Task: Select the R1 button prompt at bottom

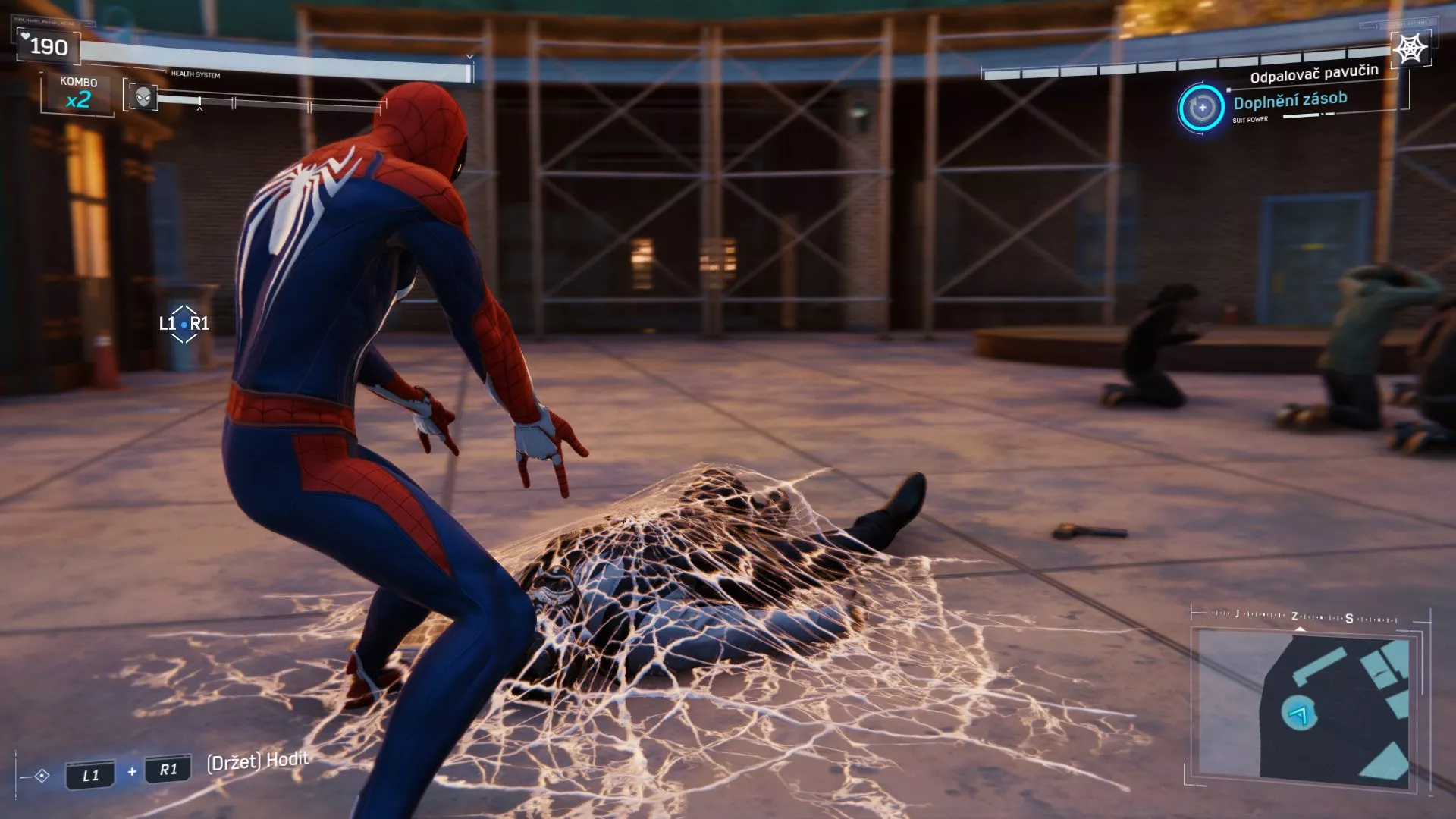Action: click(168, 773)
